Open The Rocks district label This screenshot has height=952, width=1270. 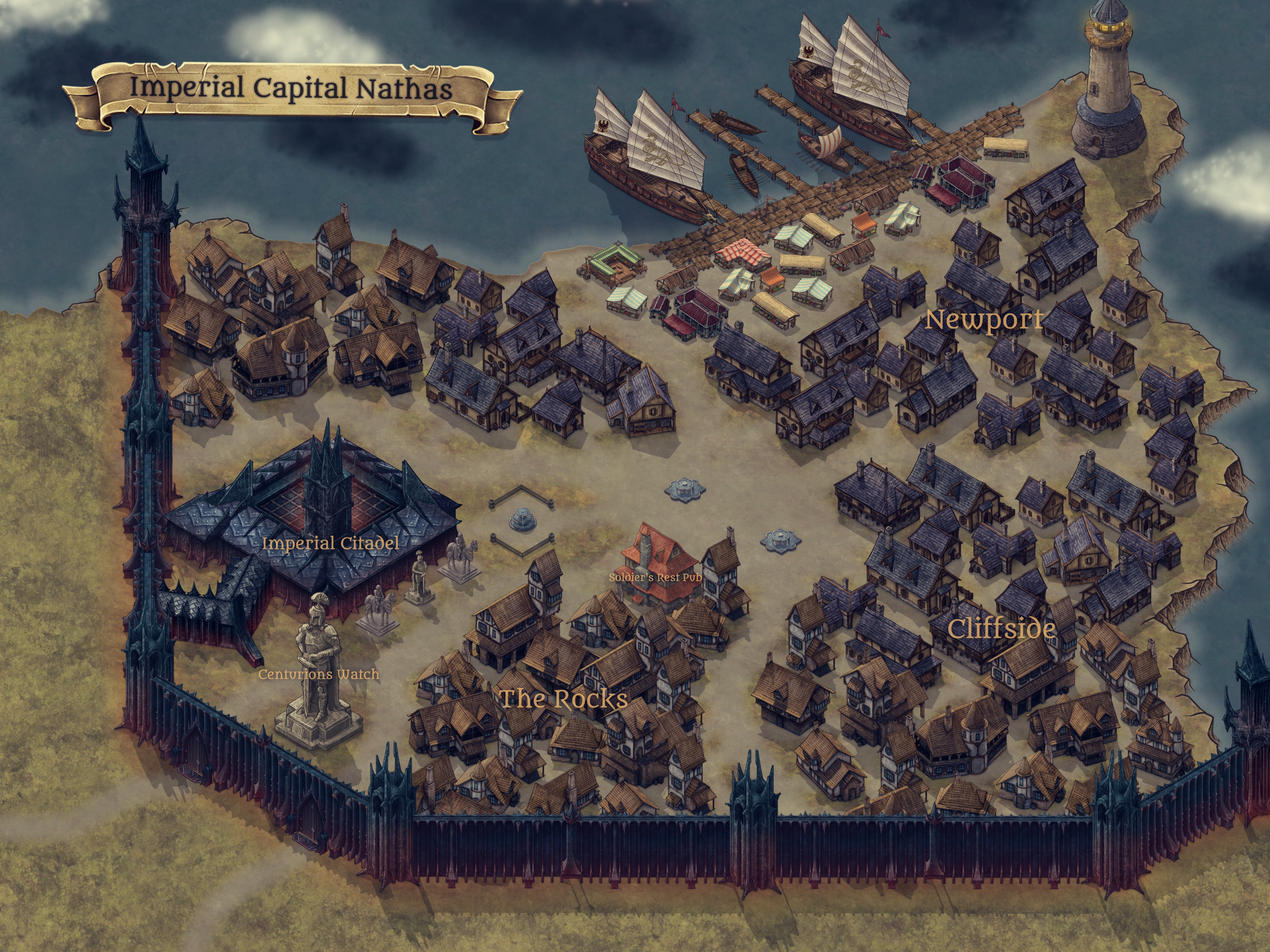click(x=563, y=699)
